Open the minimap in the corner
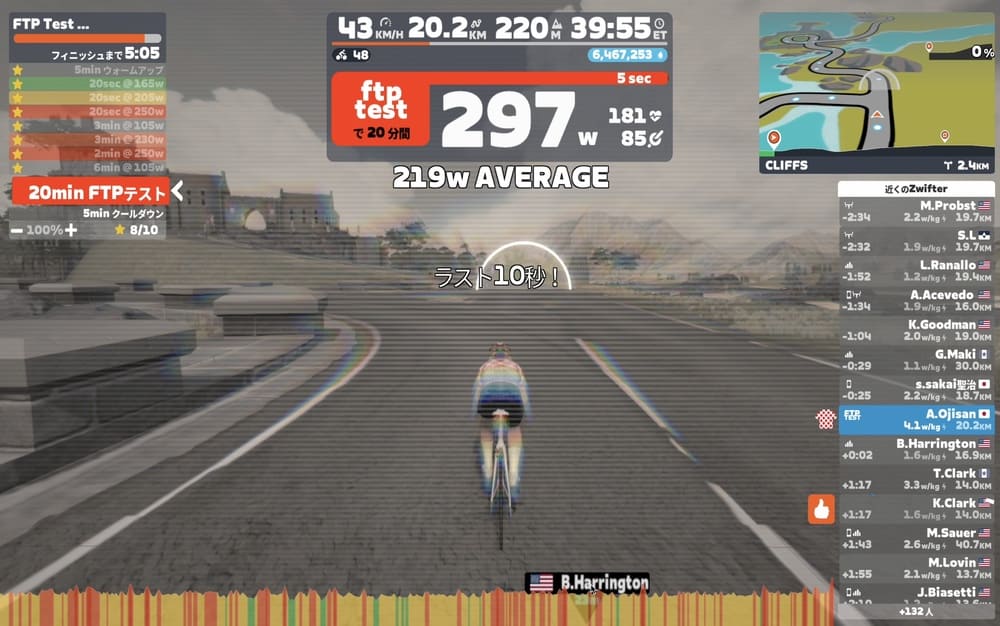This screenshot has width=1000, height=626. [876, 93]
